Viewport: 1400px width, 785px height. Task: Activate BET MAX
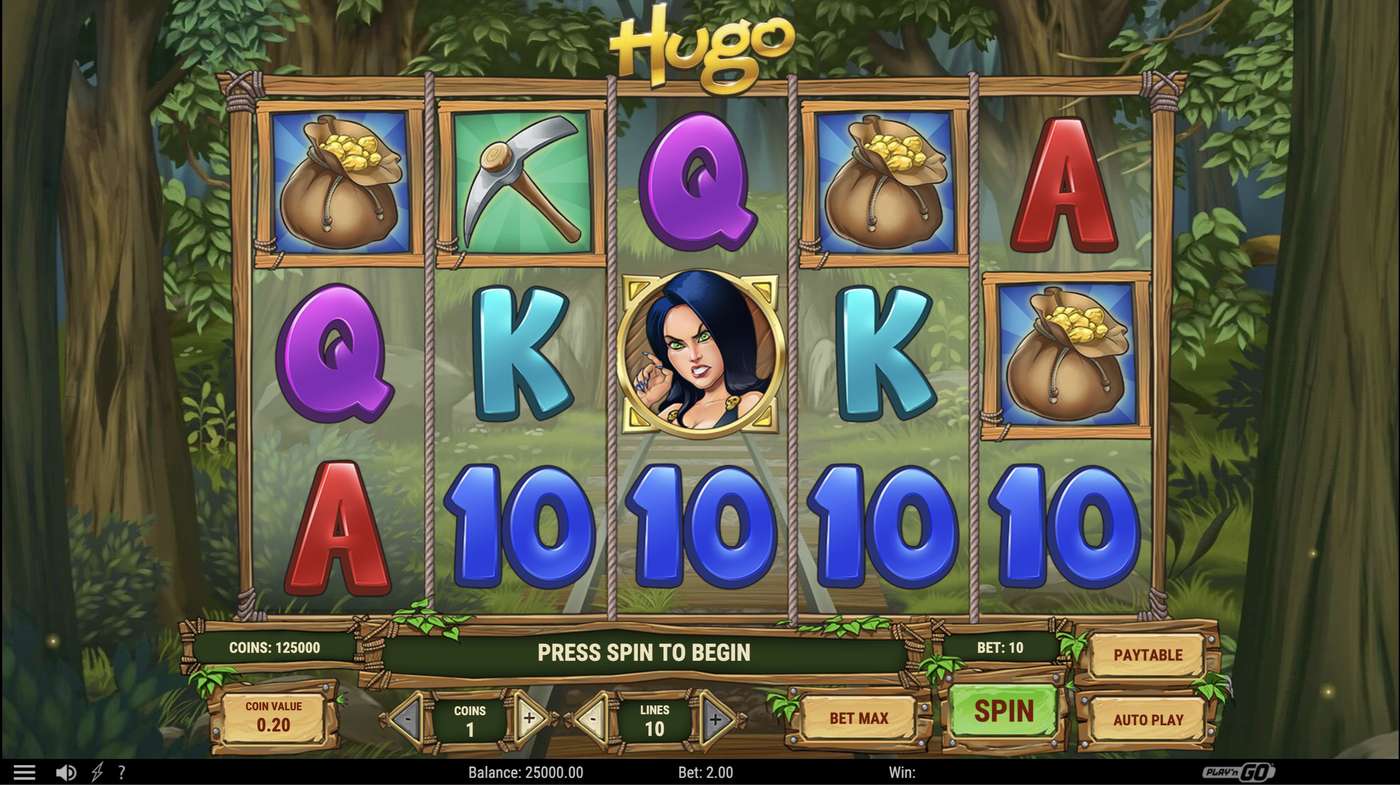click(858, 717)
